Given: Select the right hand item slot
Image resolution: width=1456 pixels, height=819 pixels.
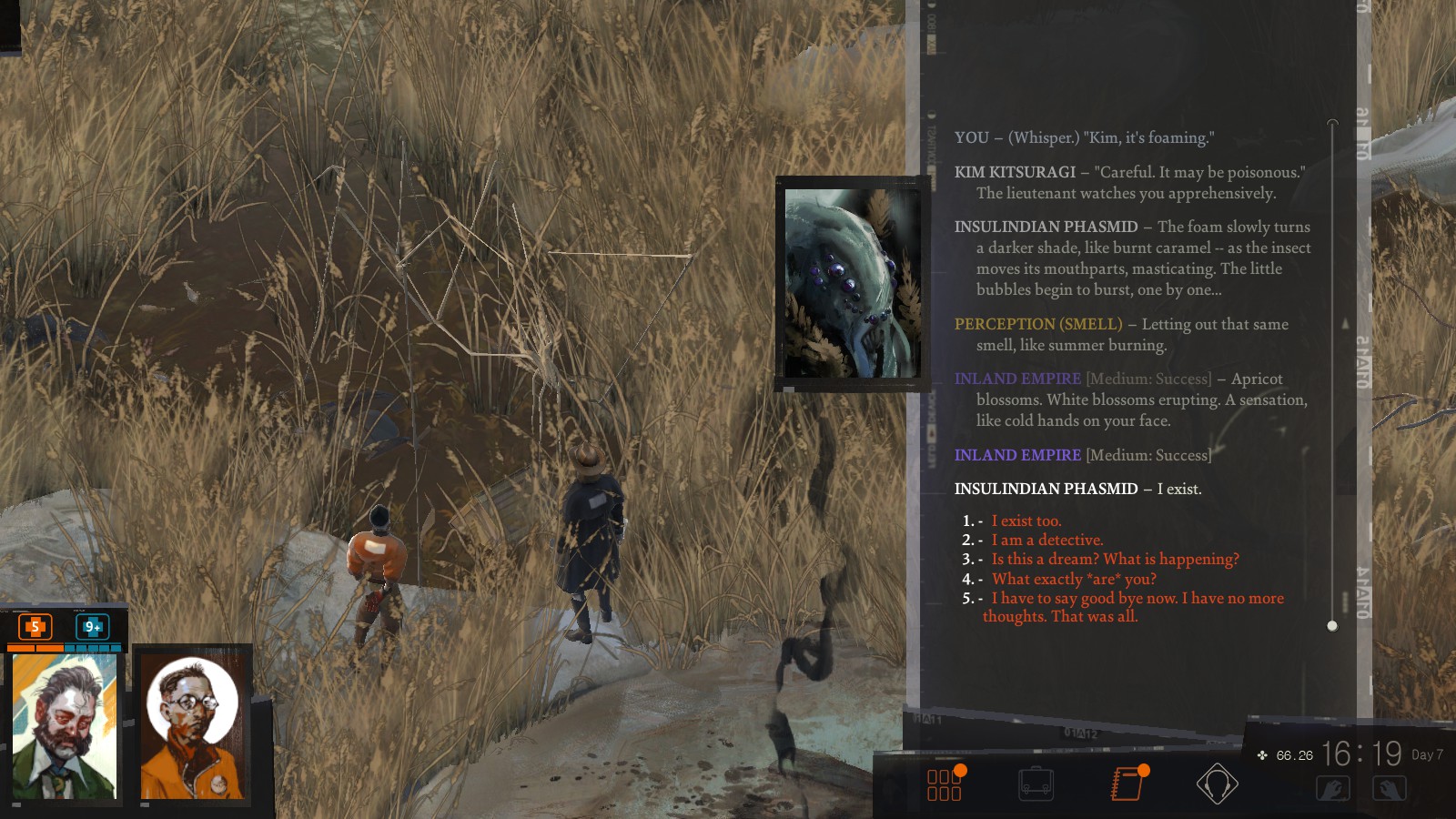Looking at the screenshot, I should [1390, 788].
